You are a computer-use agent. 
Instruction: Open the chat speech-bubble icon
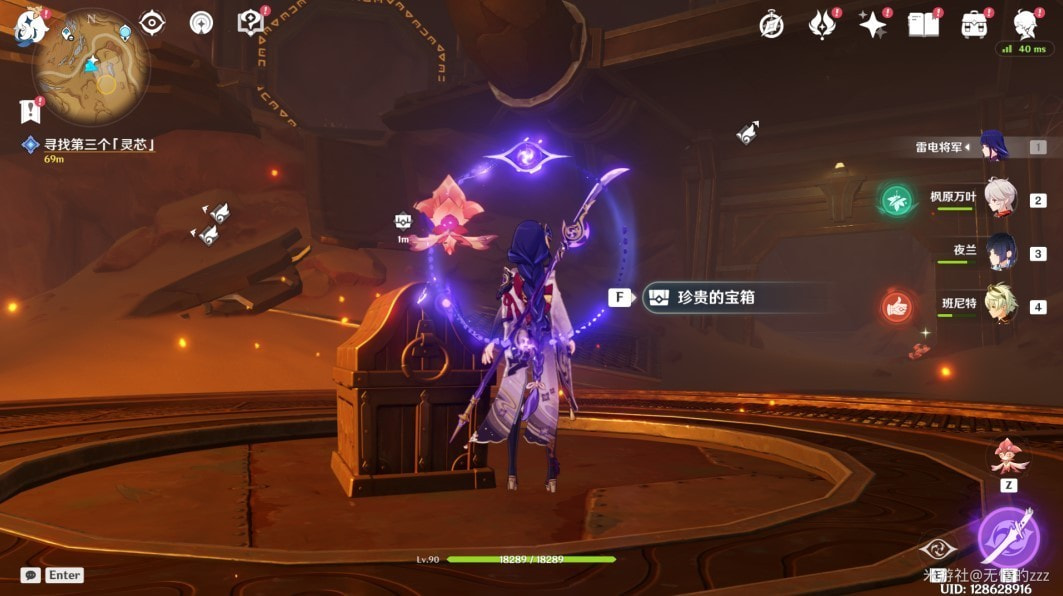pos(31,575)
